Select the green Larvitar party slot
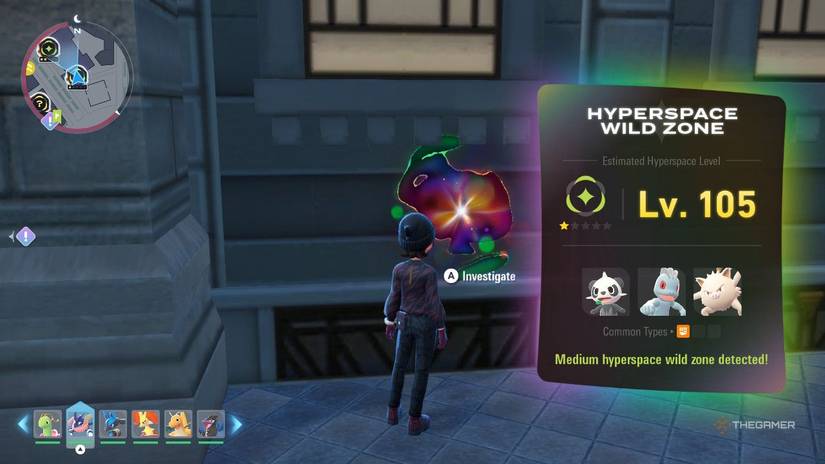Viewport: 825px width, 464px height. click(x=47, y=425)
